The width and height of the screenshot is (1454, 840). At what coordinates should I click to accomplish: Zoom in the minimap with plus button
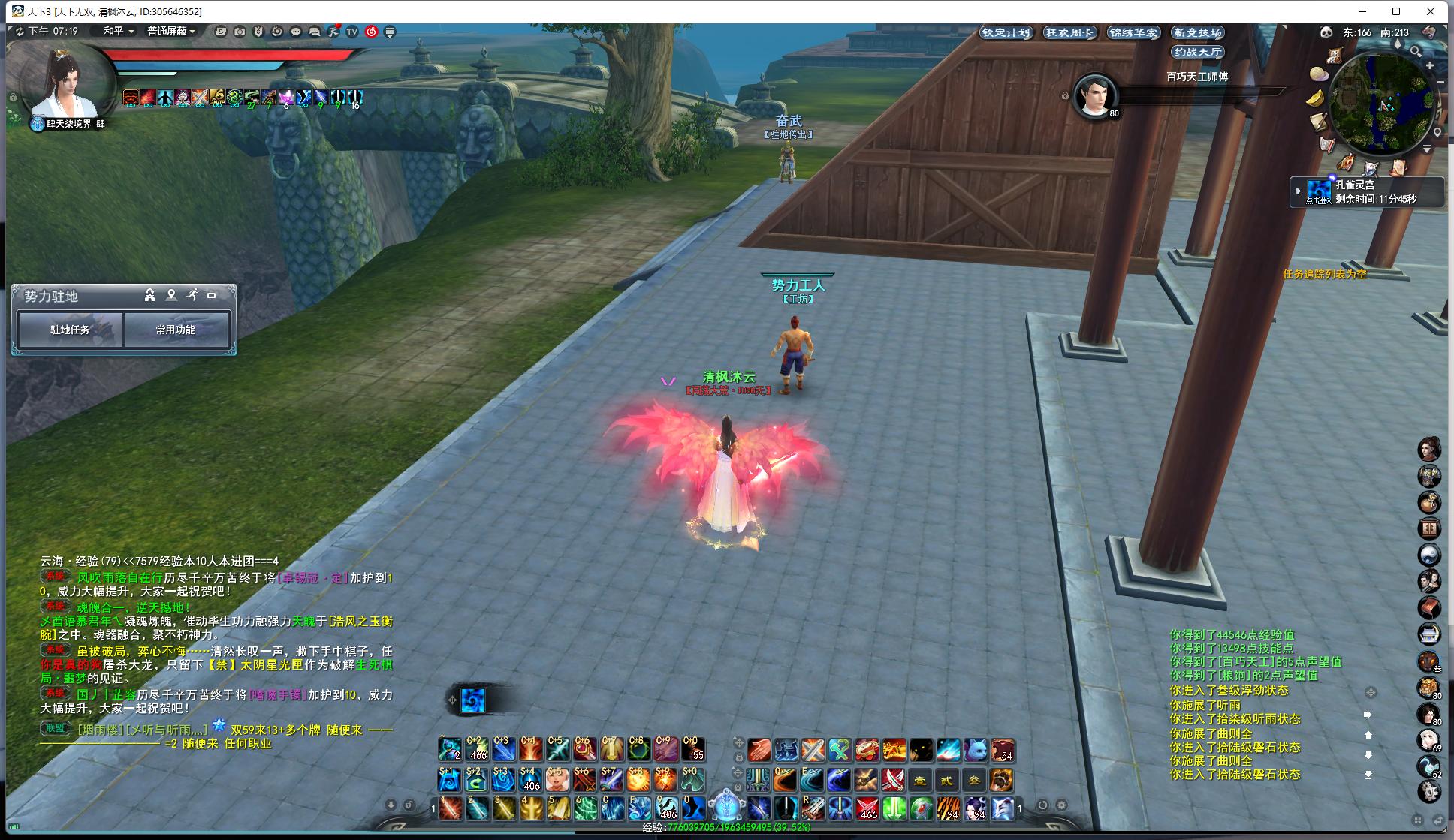pyautogui.click(x=1430, y=66)
